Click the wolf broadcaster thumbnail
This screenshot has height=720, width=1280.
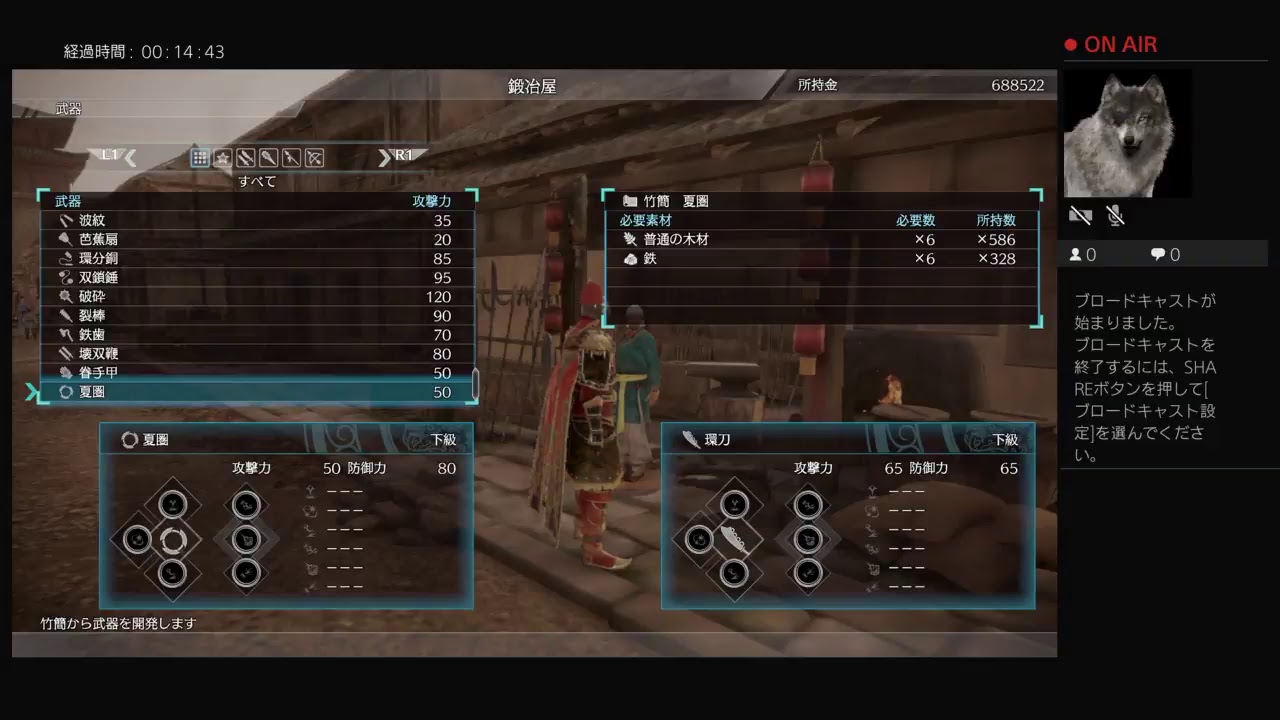1127,133
